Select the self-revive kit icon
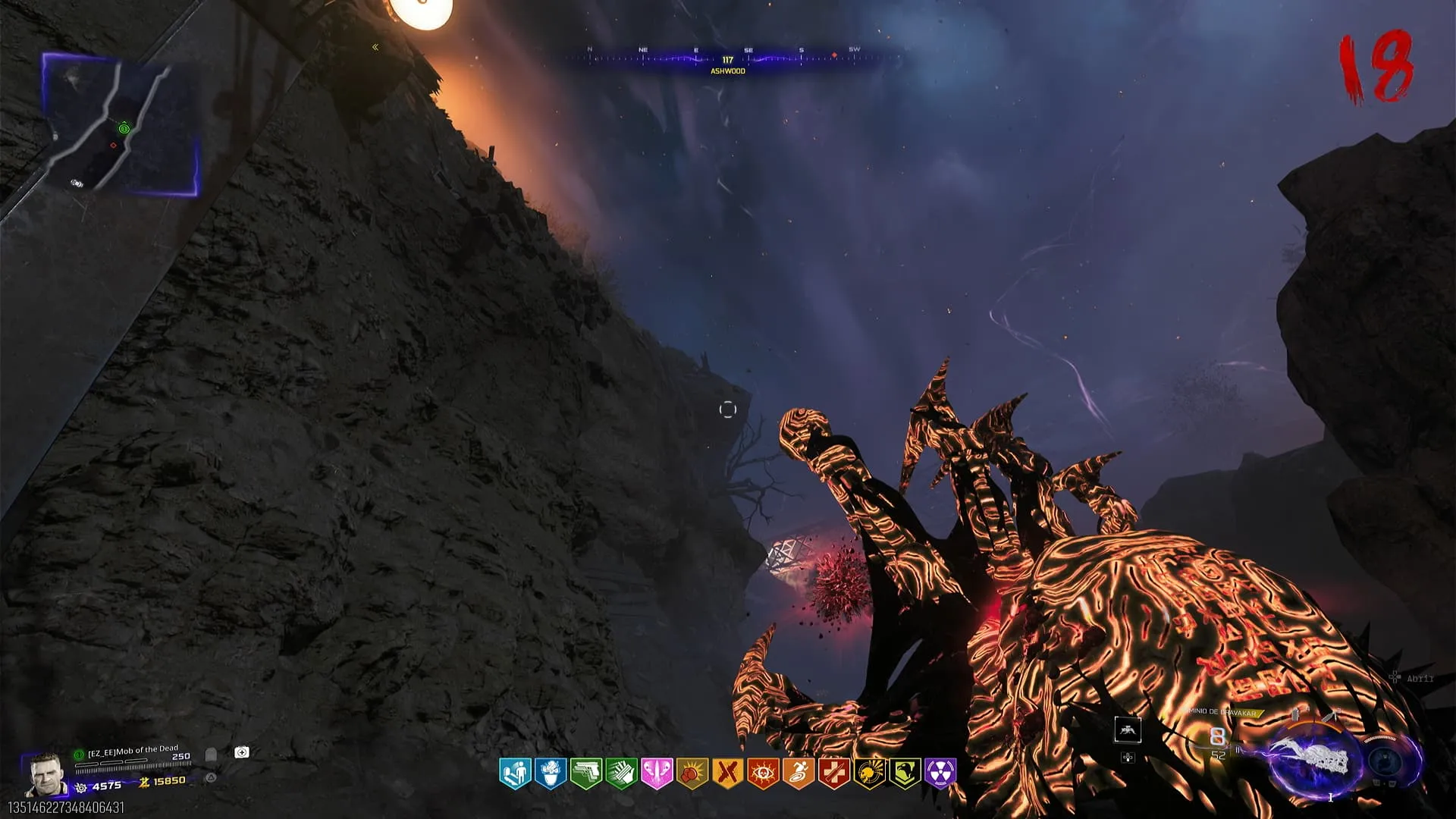The width and height of the screenshot is (1456, 819). pyautogui.click(x=242, y=752)
